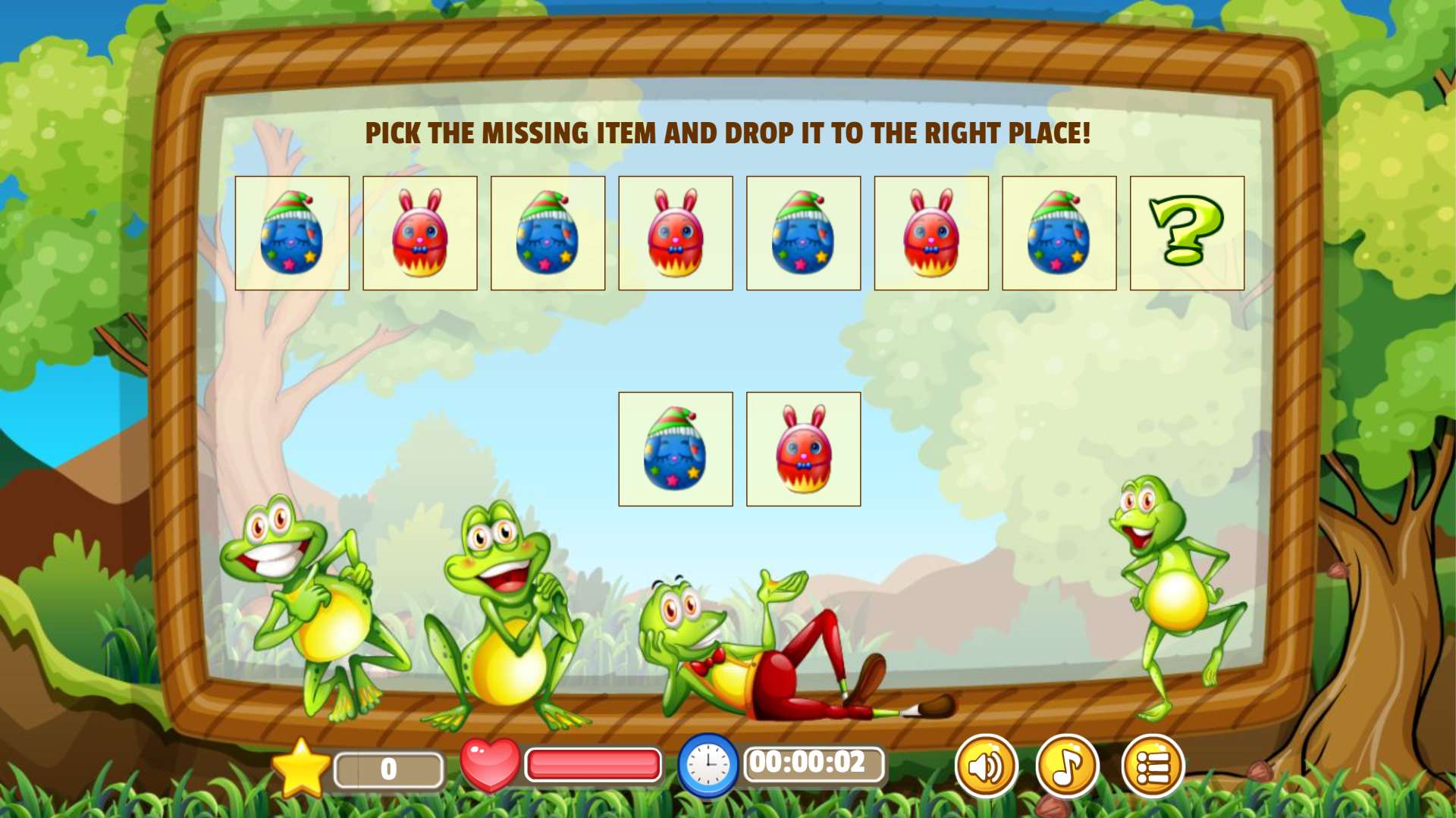Image resolution: width=1456 pixels, height=818 pixels.
Task: Open the list menu button
Action: click(x=1152, y=766)
